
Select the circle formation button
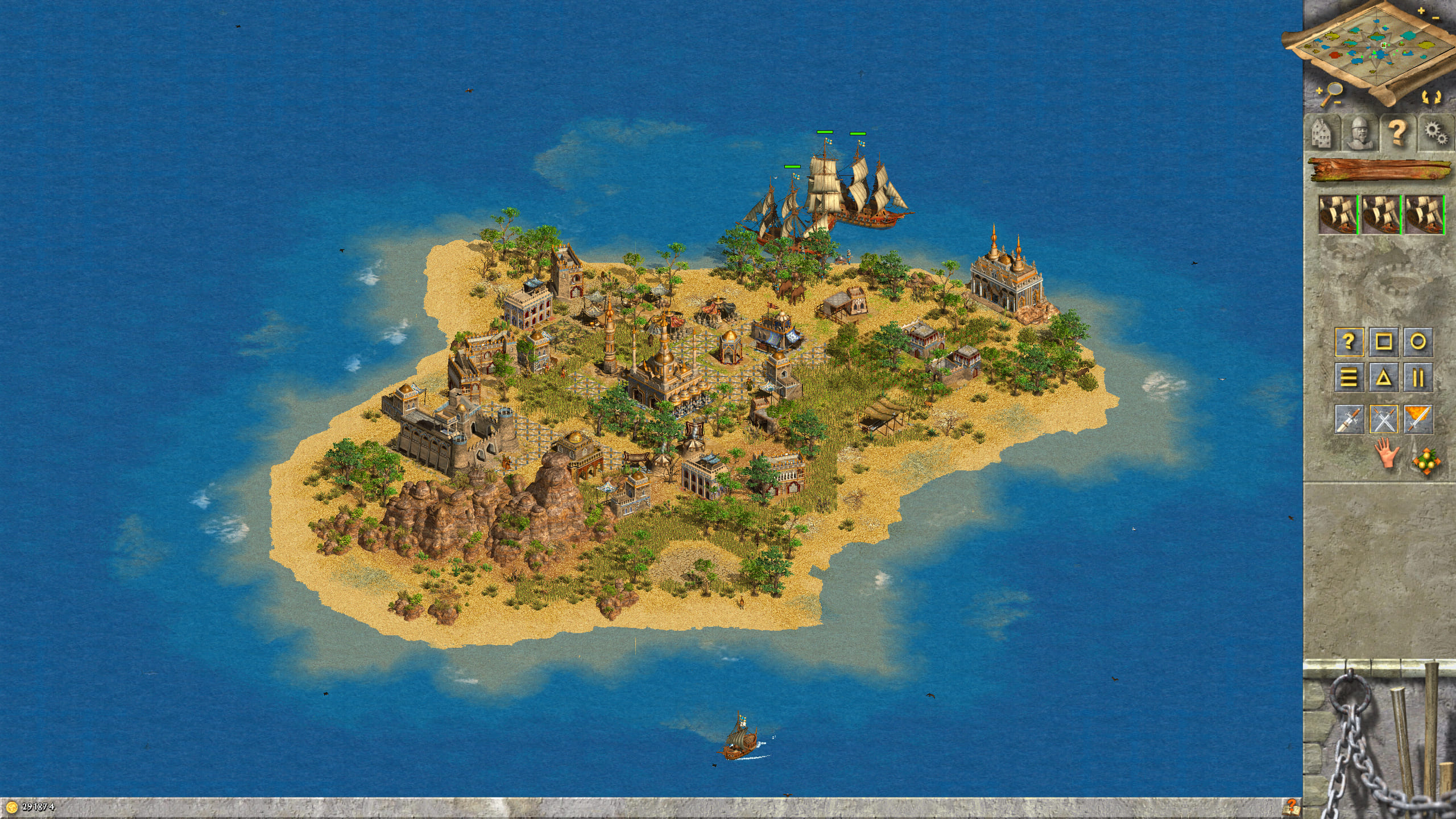pos(1418,342)
